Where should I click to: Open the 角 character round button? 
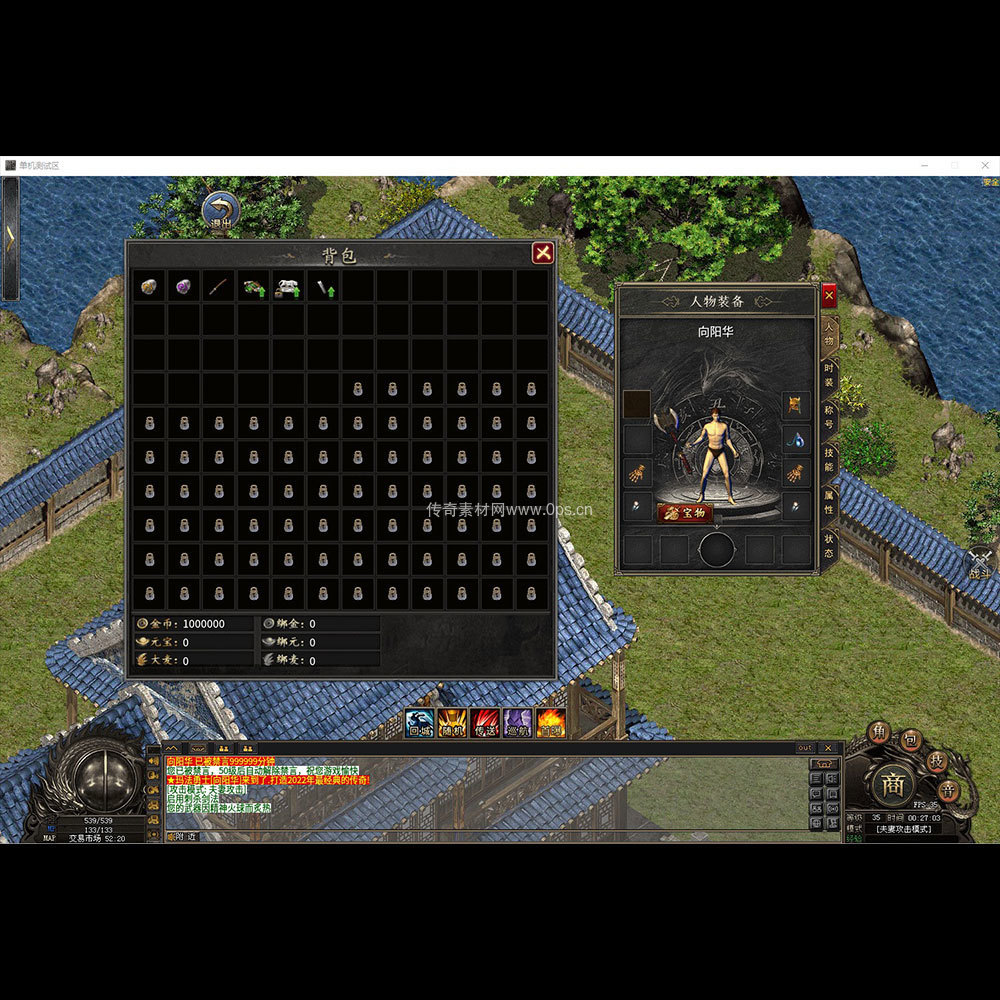[x=879, y=732]
